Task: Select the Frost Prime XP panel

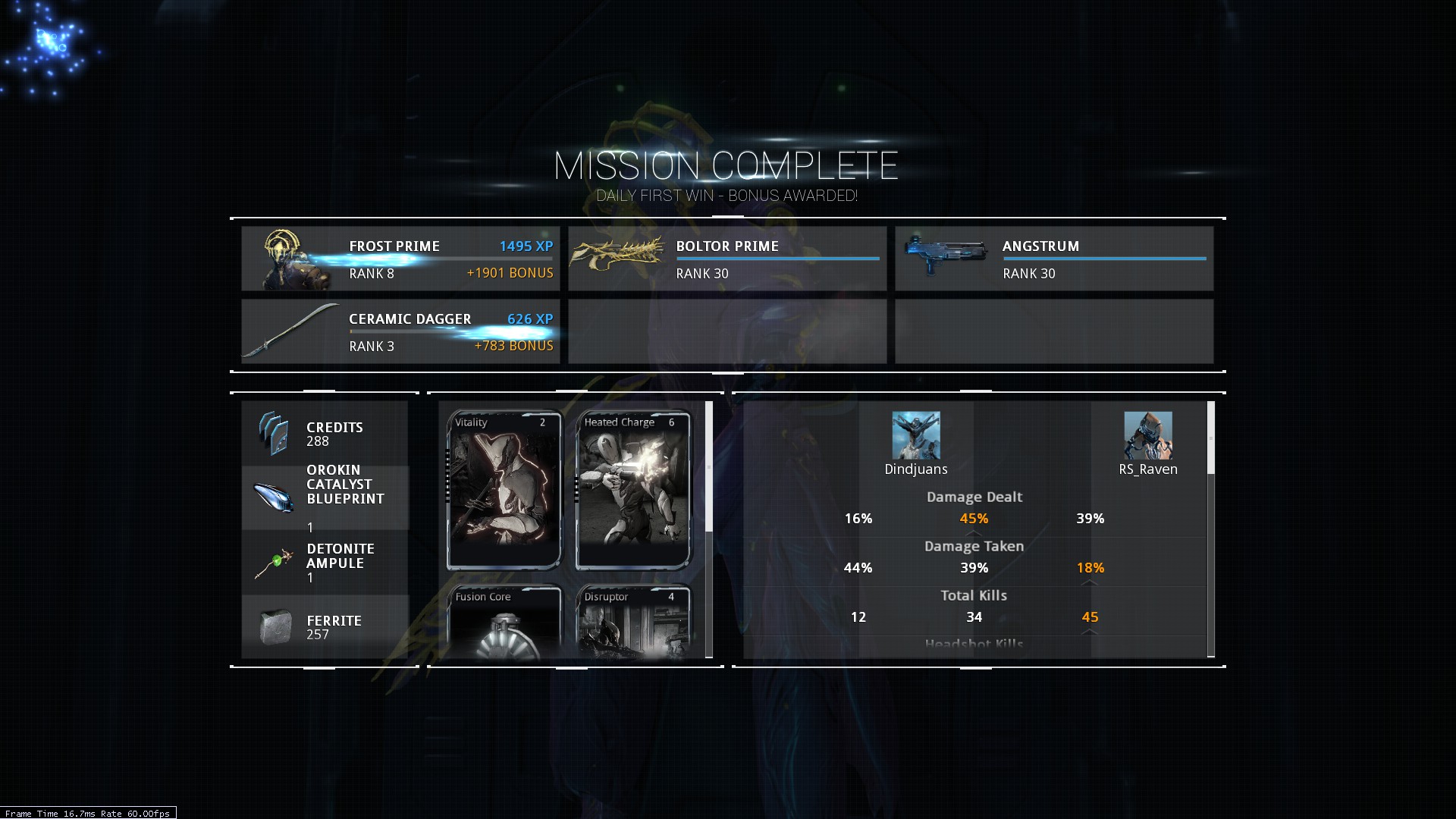Action: pyautogui.click(x=400, y=259)
